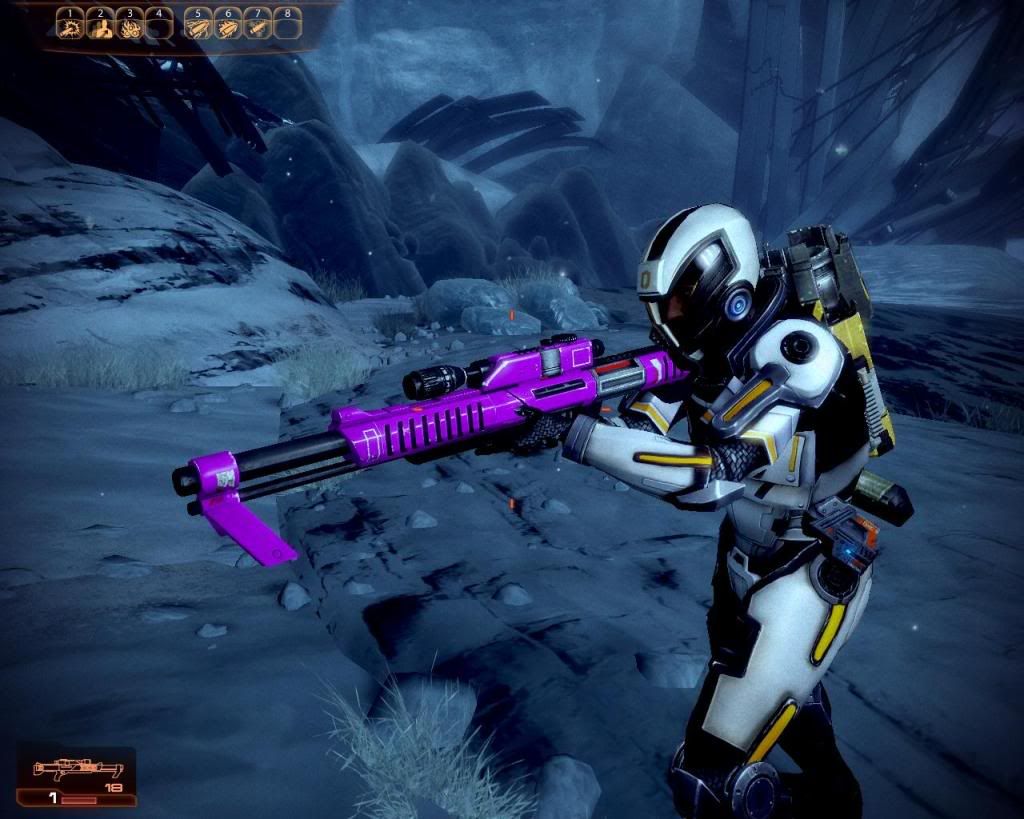This screenshot has height=819, width=1024.
Task: Enable the burning bullet ammo power in slot 6
Action: [x=227, y=27]
